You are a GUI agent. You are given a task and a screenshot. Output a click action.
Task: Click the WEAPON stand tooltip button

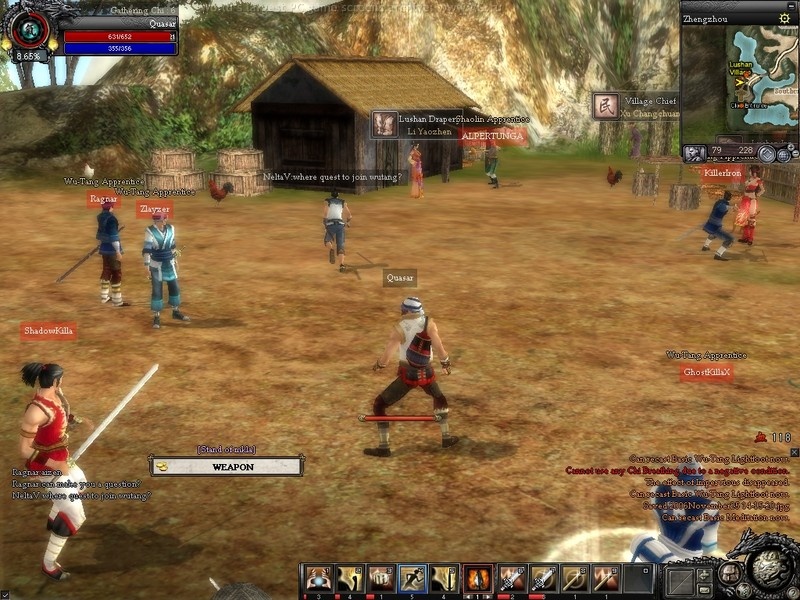pyautogui.click(x=226, y=466)
